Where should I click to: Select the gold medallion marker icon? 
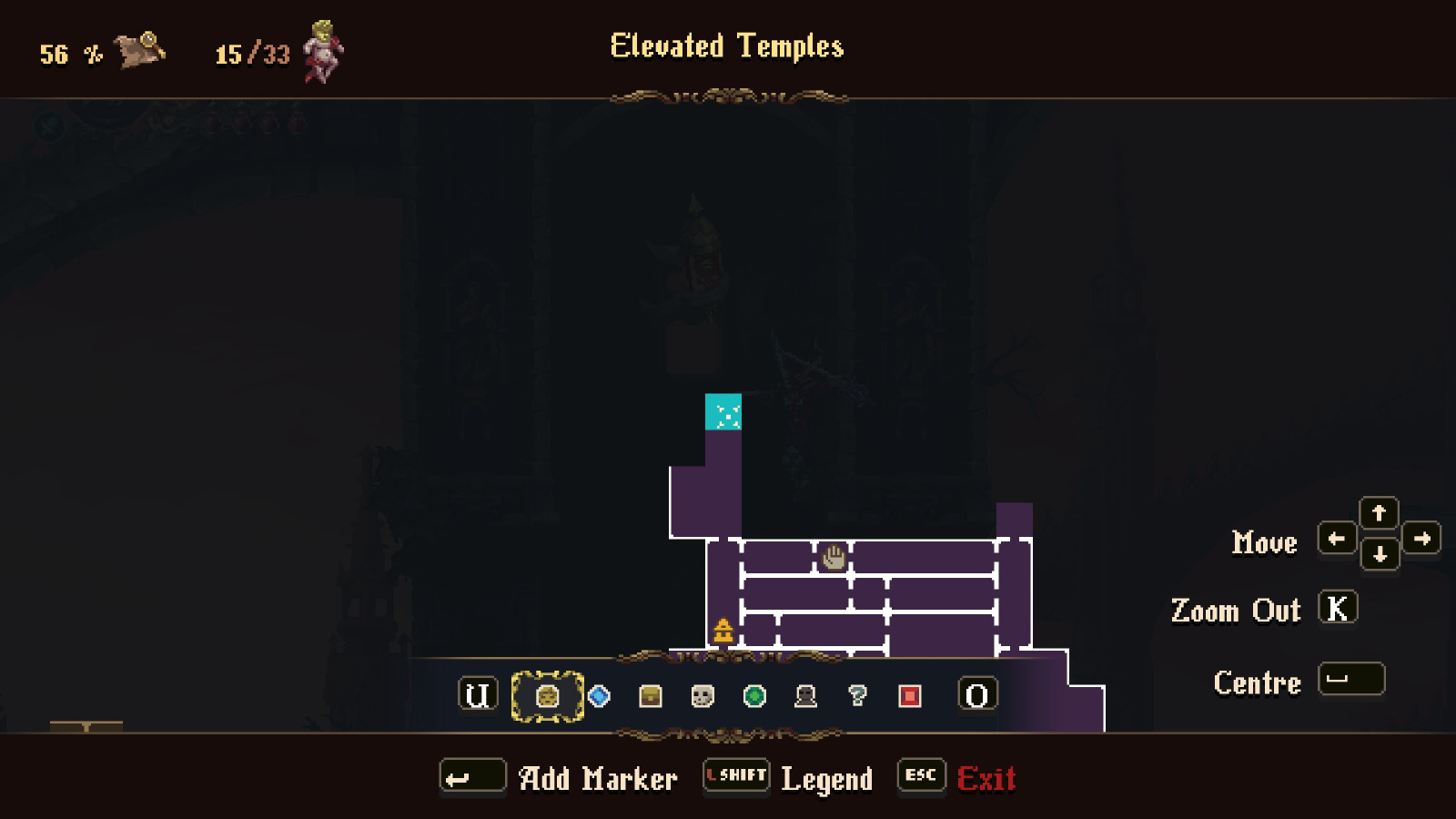tap(547, 694)
